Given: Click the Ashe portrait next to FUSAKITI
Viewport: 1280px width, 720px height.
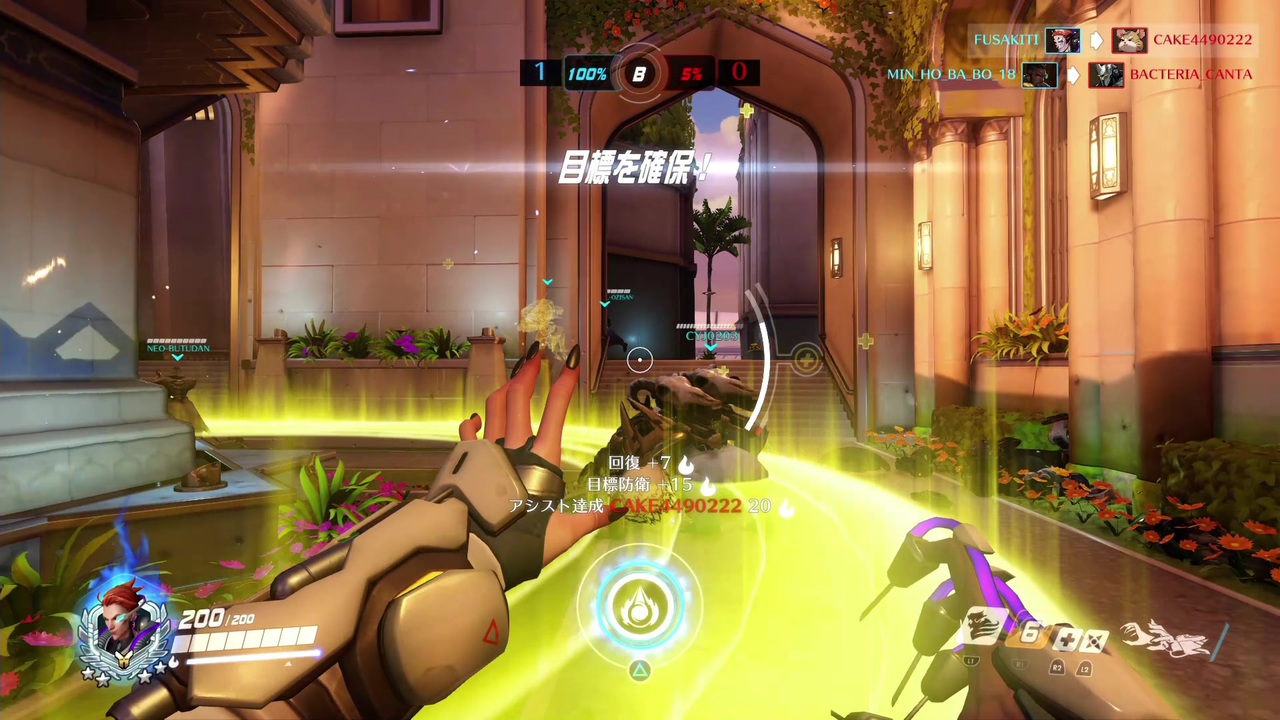Looking at the screenshot, I should (1063, 38).
